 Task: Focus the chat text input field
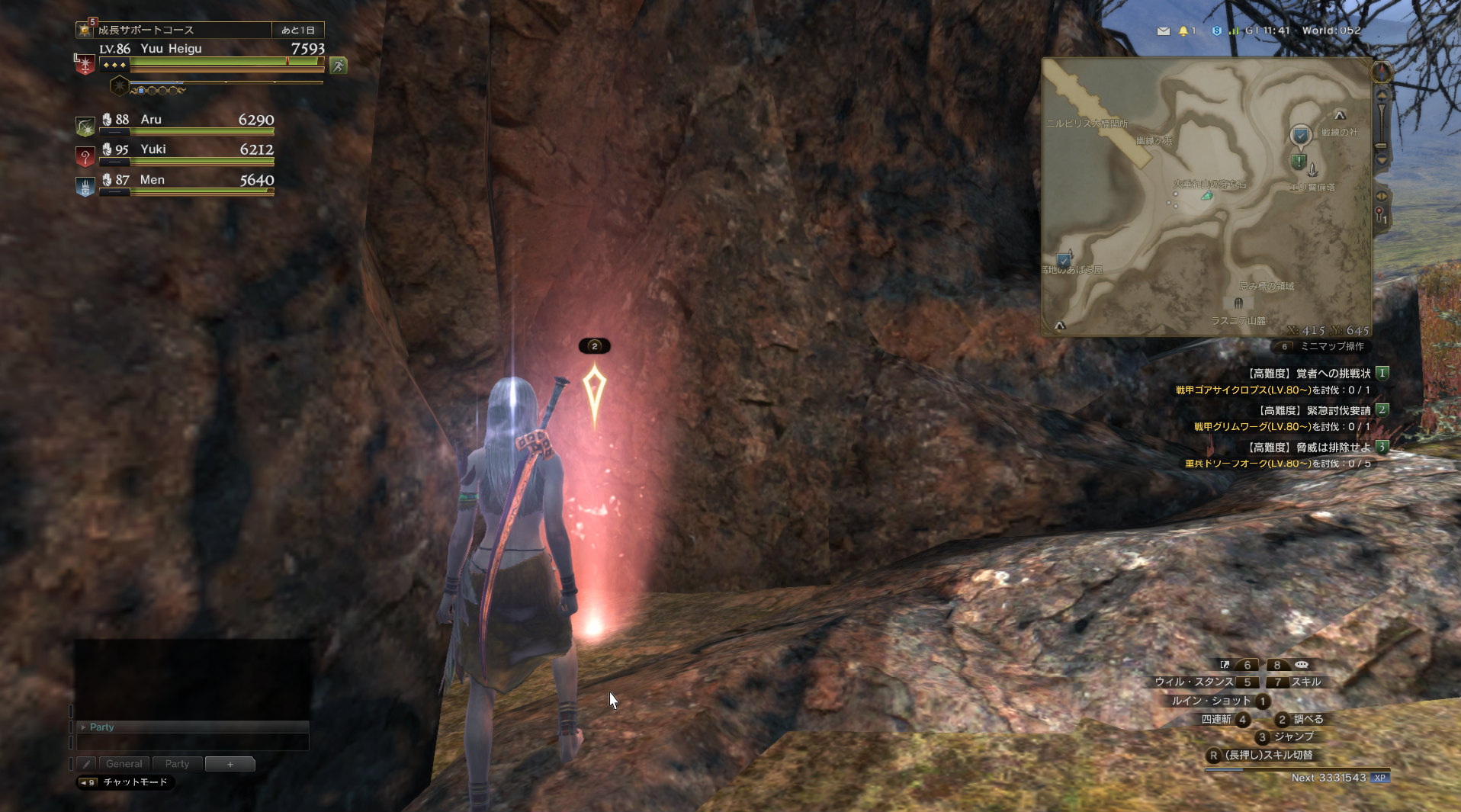click(192, 742)
